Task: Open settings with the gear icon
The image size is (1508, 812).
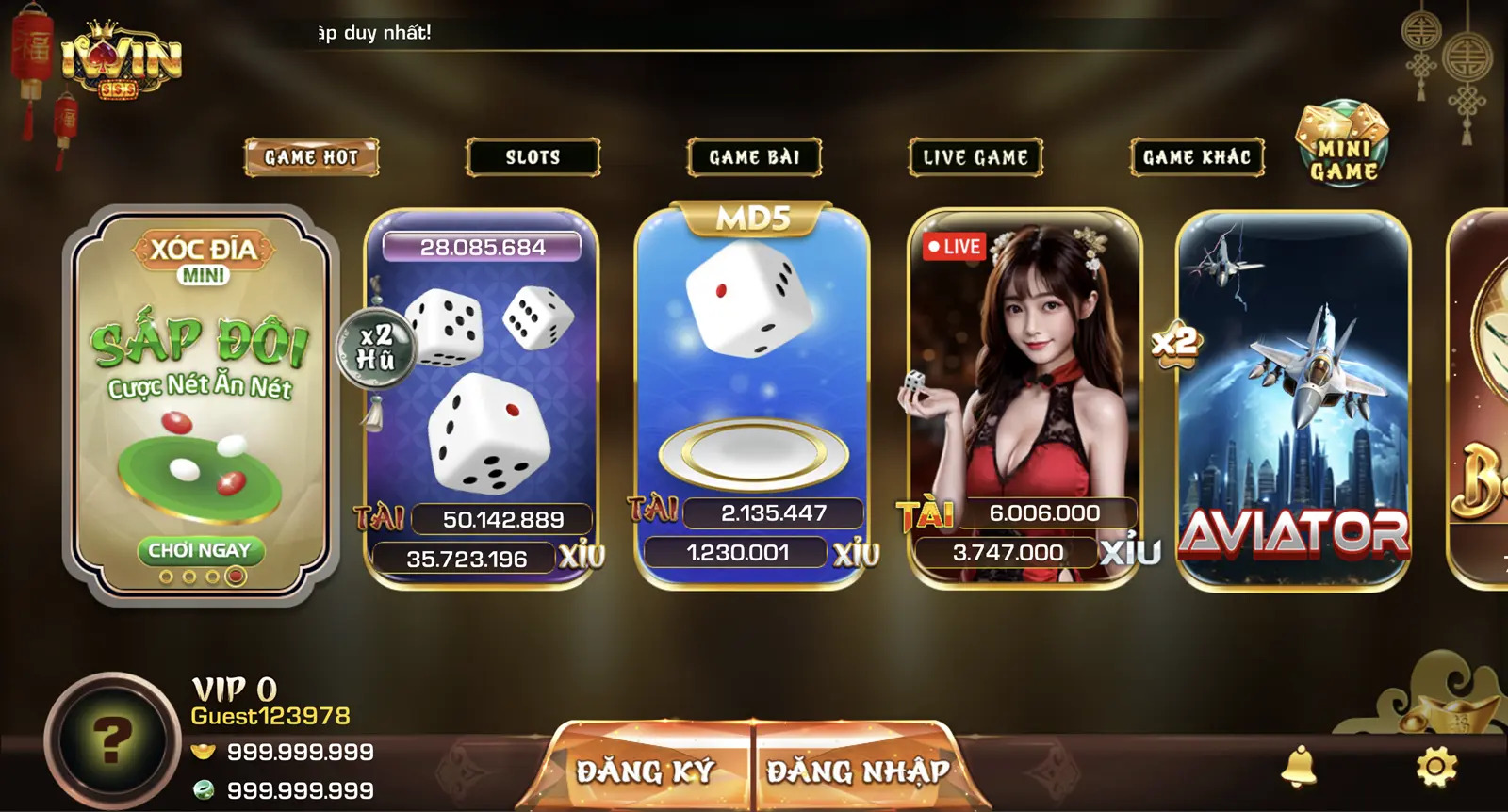Action: [1436, 766]
